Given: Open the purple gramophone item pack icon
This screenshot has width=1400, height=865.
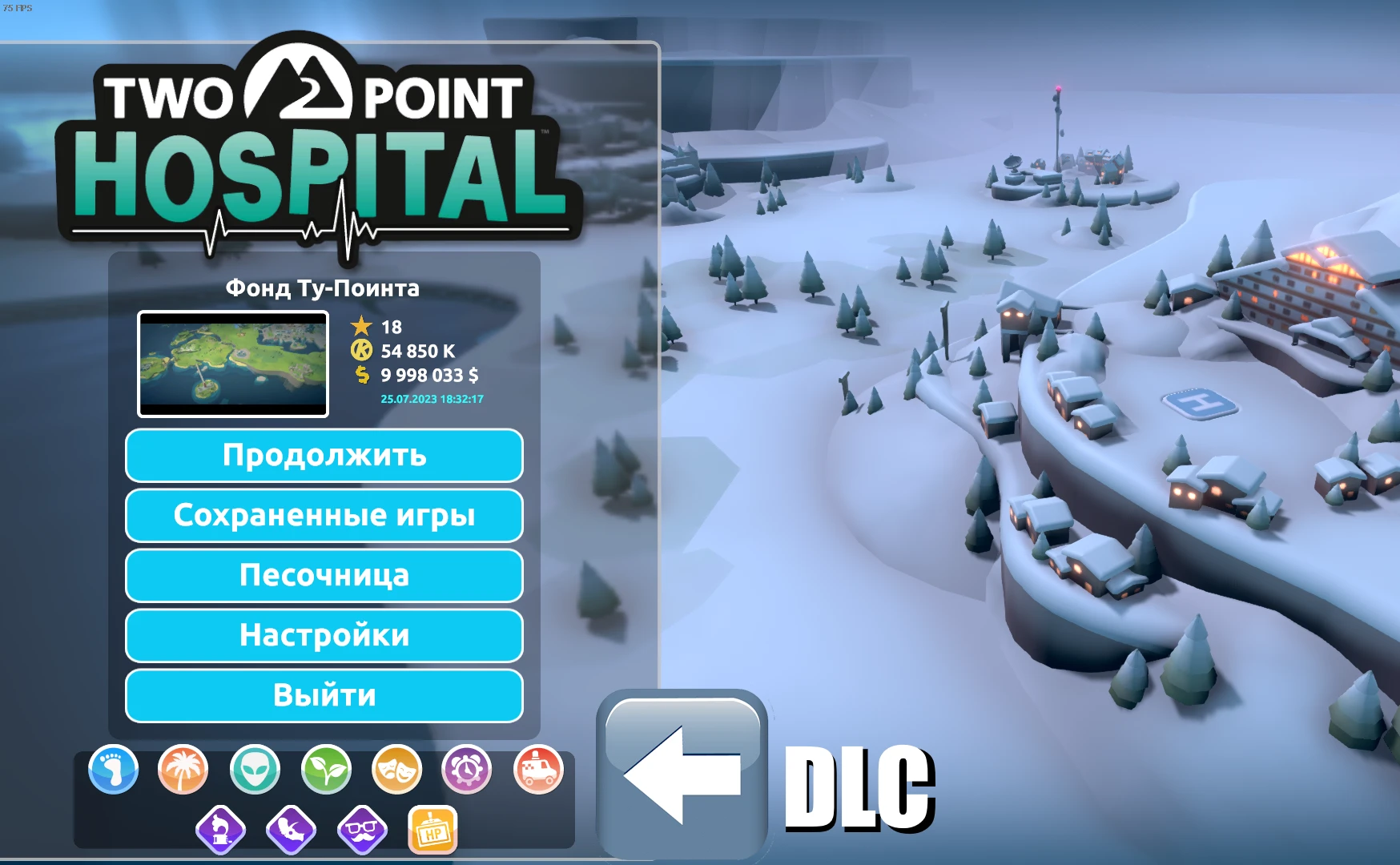Looking at the screenshot, I should pos(219,829).
